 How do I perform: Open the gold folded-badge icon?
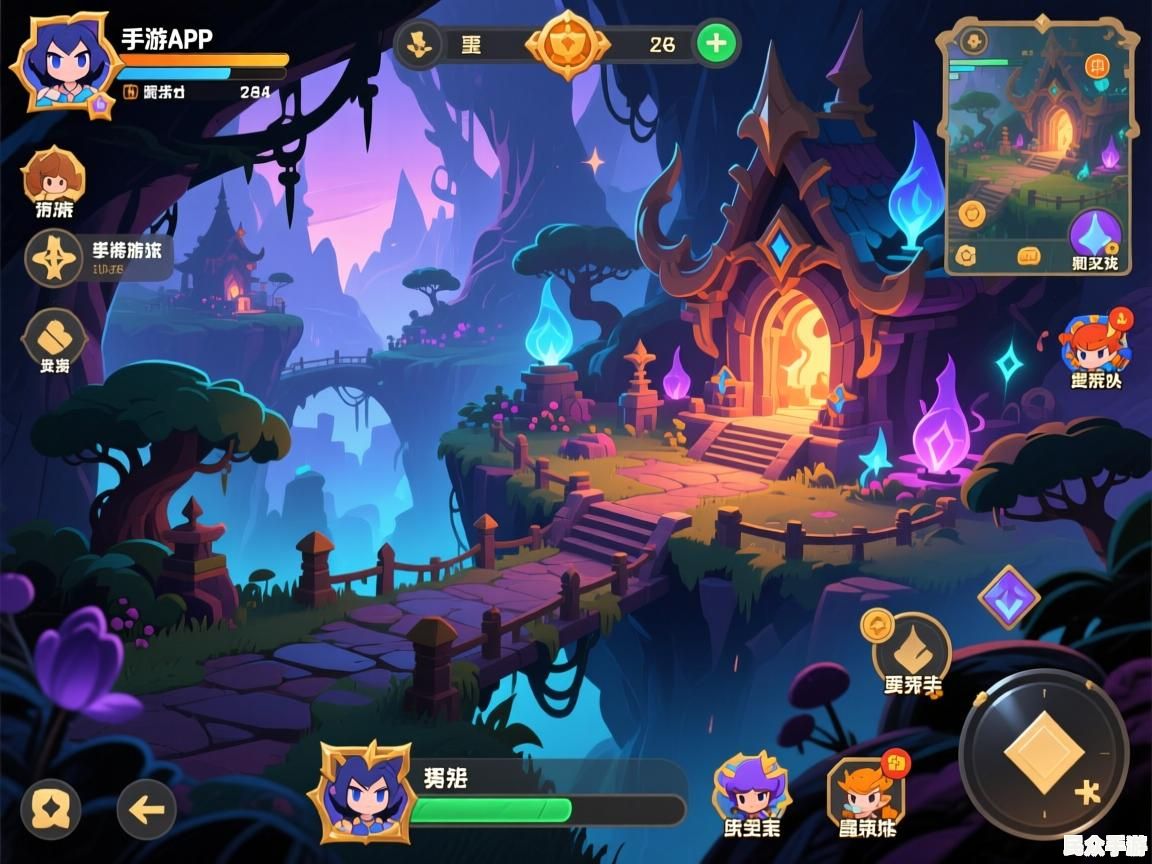(x=54, y=335)
